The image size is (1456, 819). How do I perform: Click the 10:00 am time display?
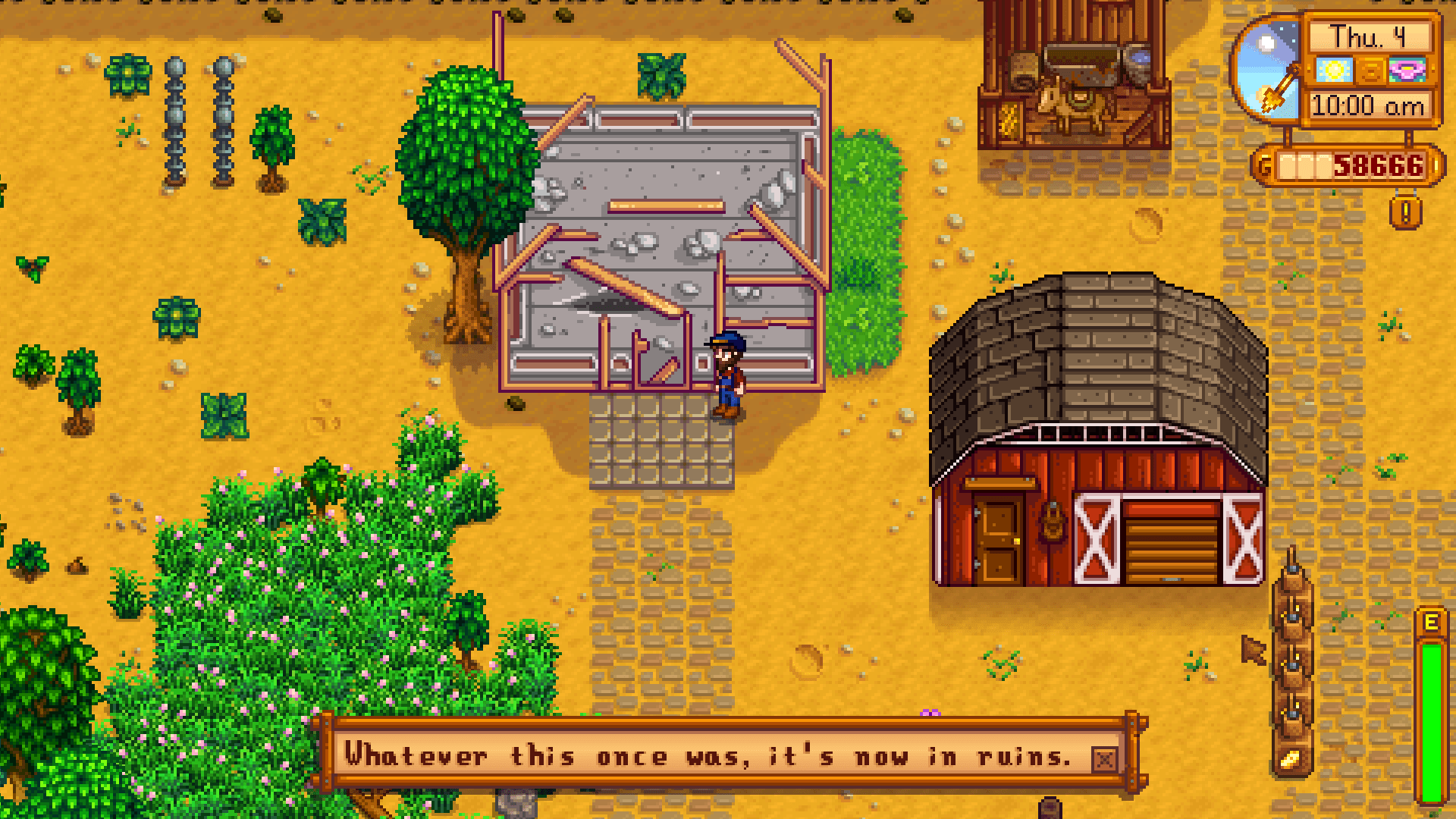1367,105
